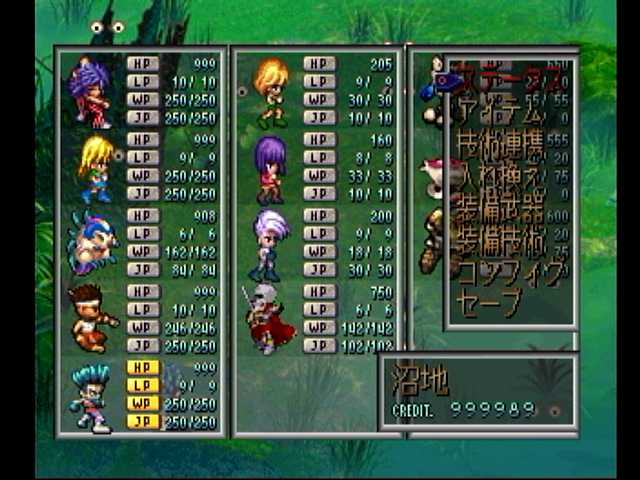Select the purple long-haired member with 160 HP
This screenshot has height=480, width=640.
(270, 168)
